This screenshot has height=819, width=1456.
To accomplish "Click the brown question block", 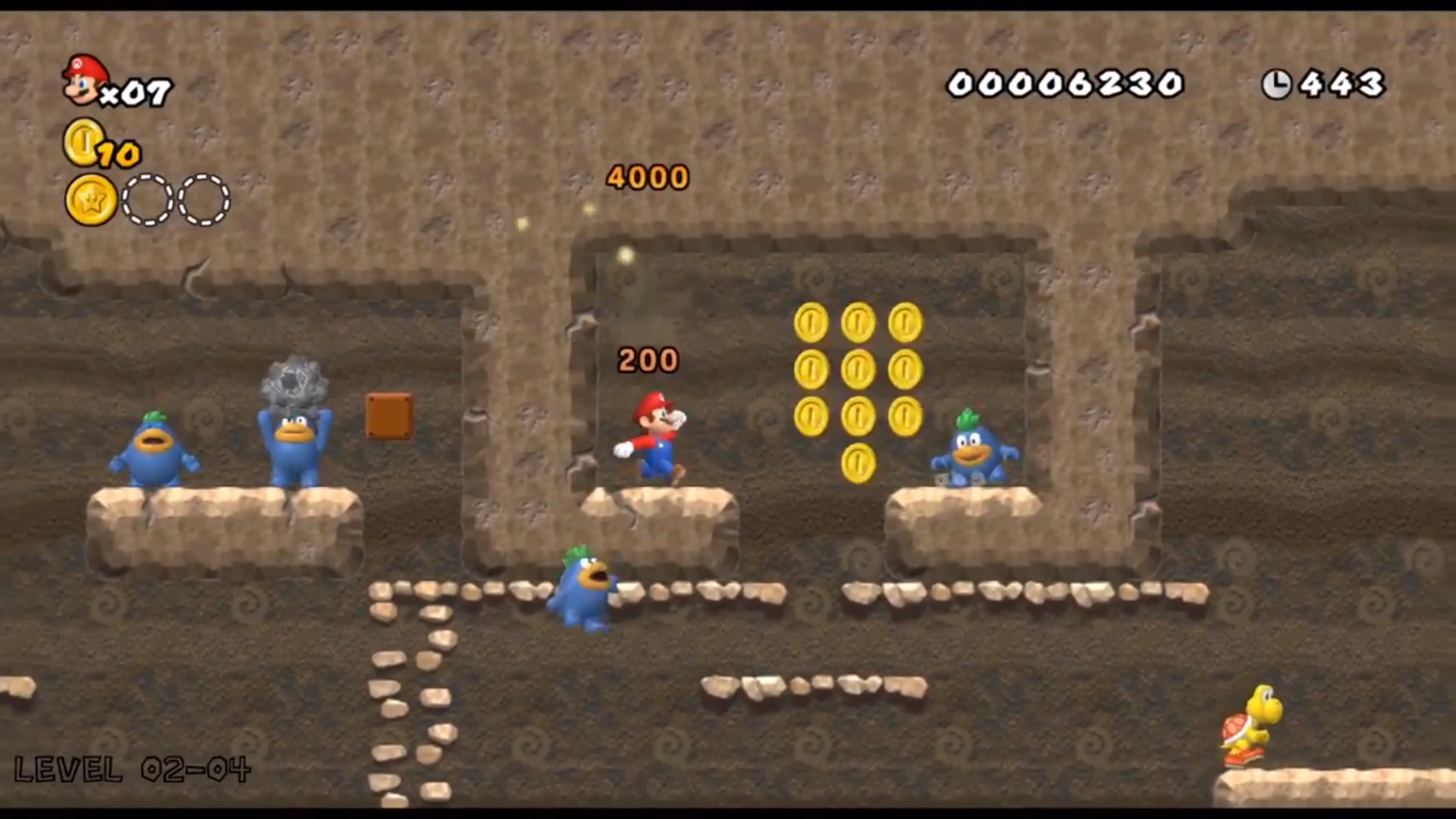I will click(x=388, y=413).
